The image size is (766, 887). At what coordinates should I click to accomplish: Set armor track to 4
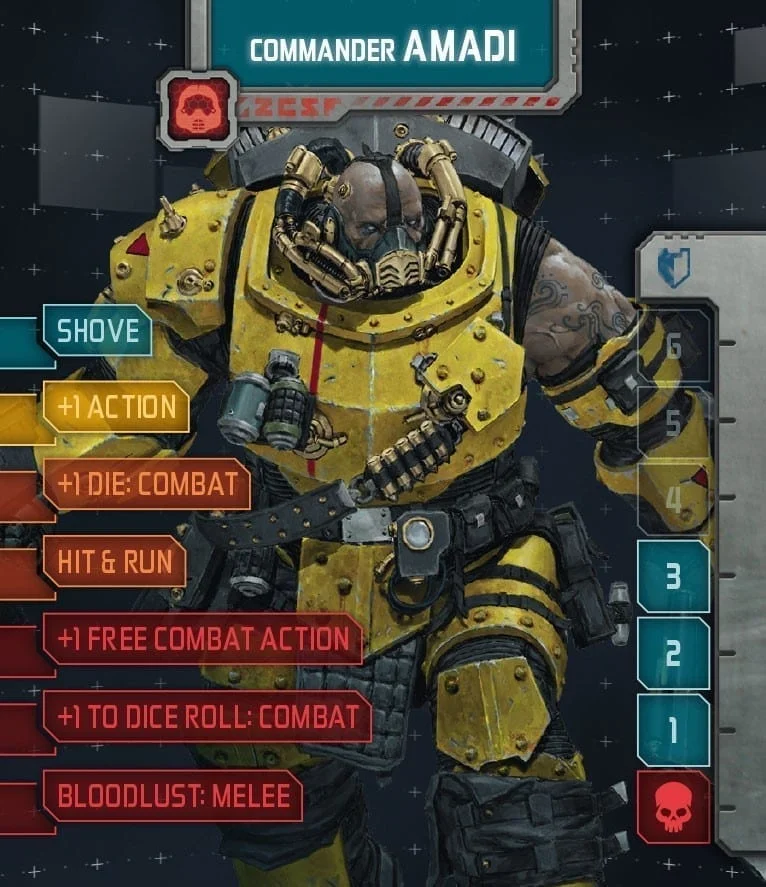click(x=673, y=500)
